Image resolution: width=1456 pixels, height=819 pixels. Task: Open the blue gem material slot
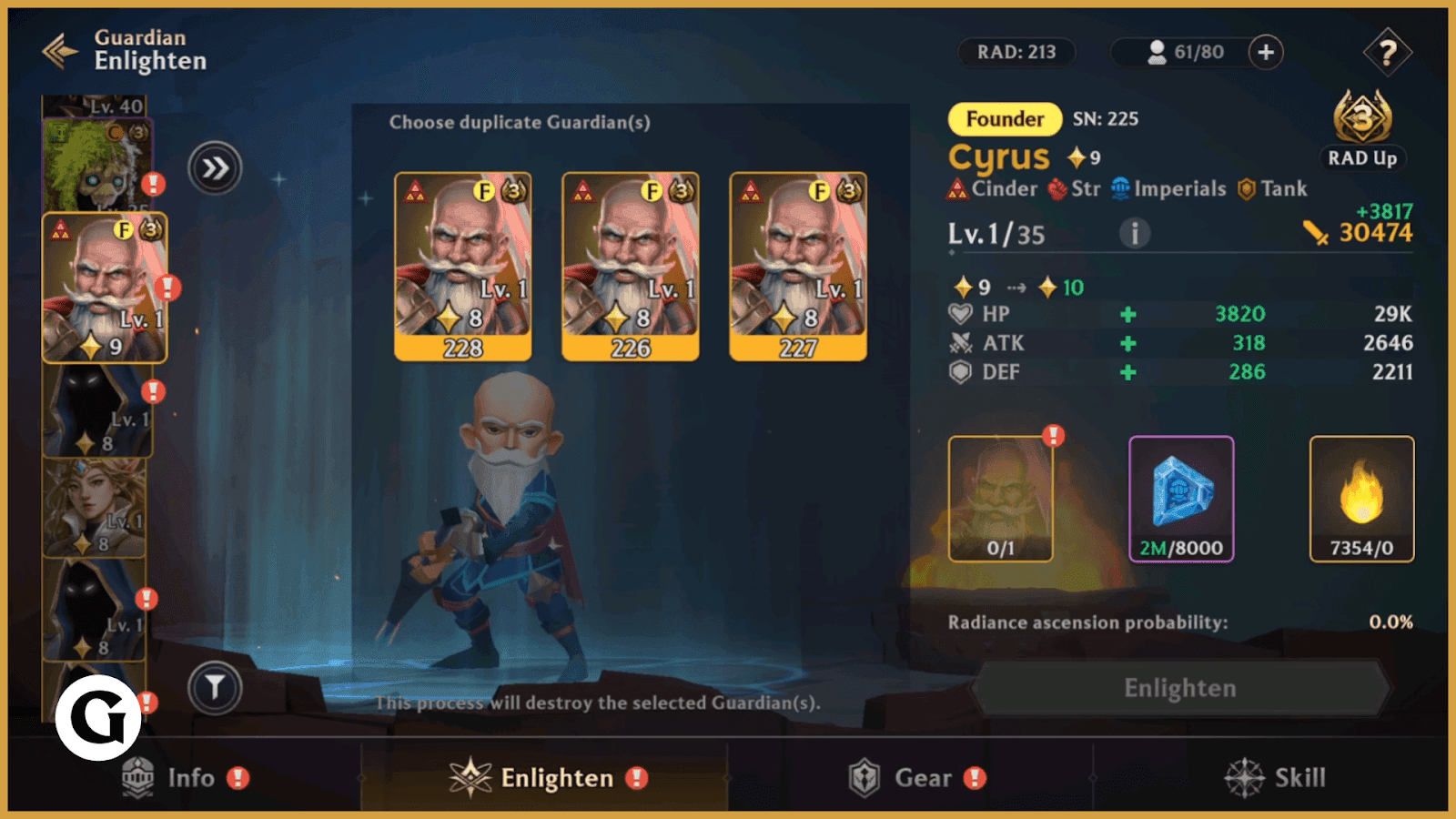click(x=1180, y=497)
